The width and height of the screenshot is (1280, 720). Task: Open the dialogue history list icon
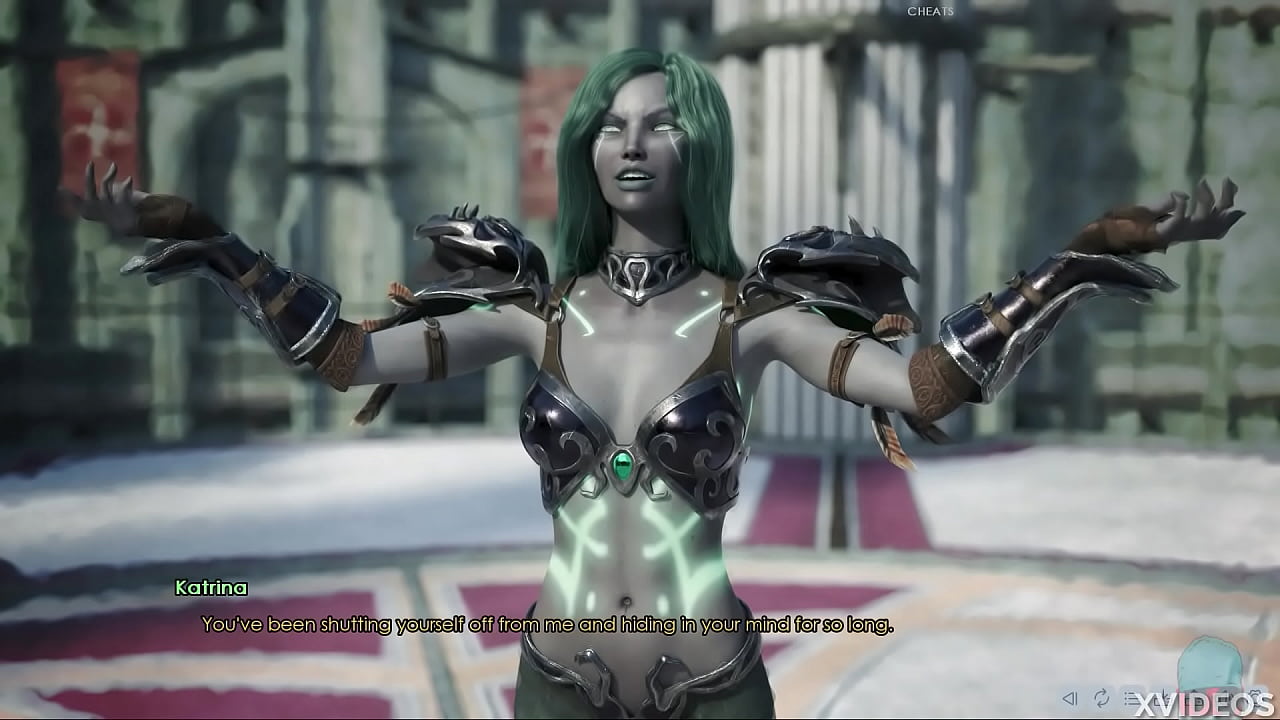[x=1131, y=698]
